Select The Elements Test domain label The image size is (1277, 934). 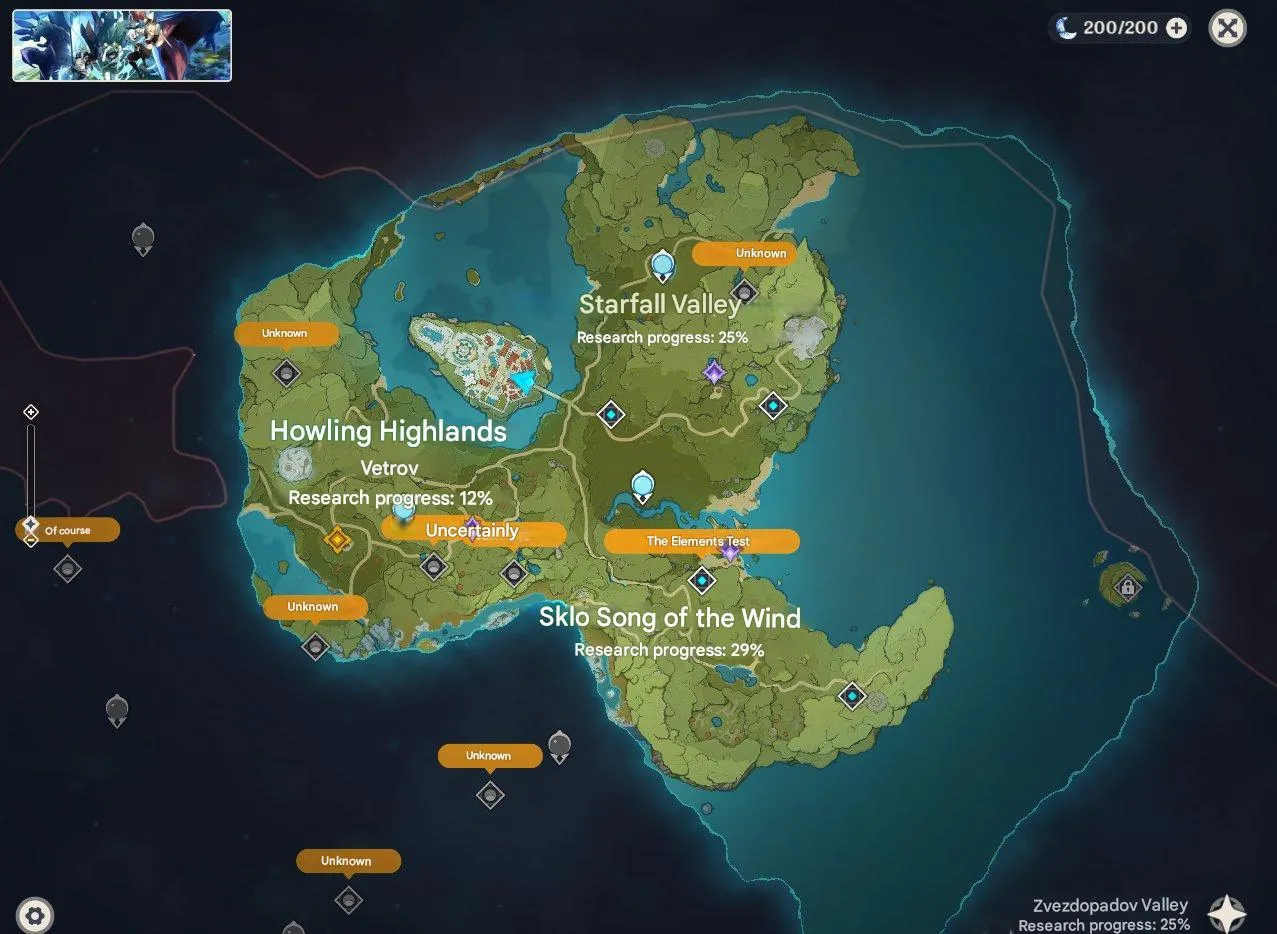point(701,541)
